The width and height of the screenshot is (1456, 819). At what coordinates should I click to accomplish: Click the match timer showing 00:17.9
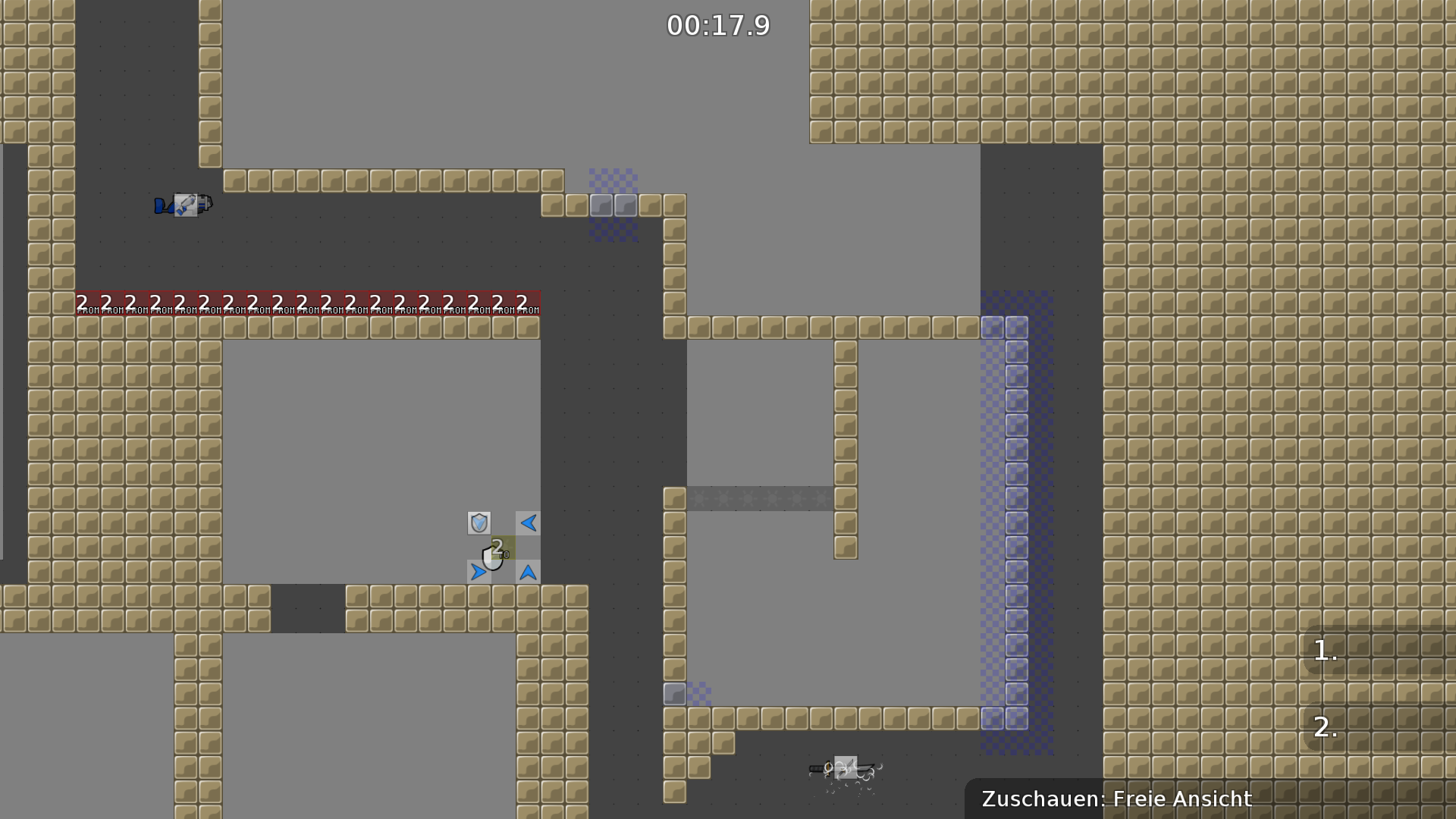tap(718, 25)
